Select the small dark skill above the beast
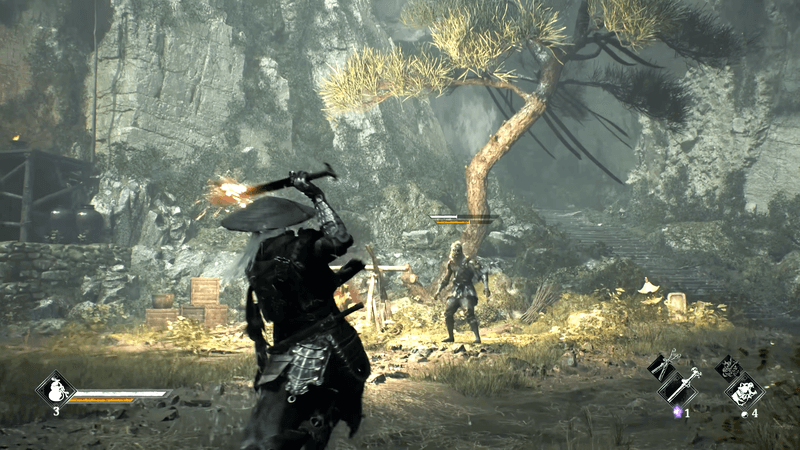Image resolution: width=800 pixels, height=450 pixels. click(727, 366)
